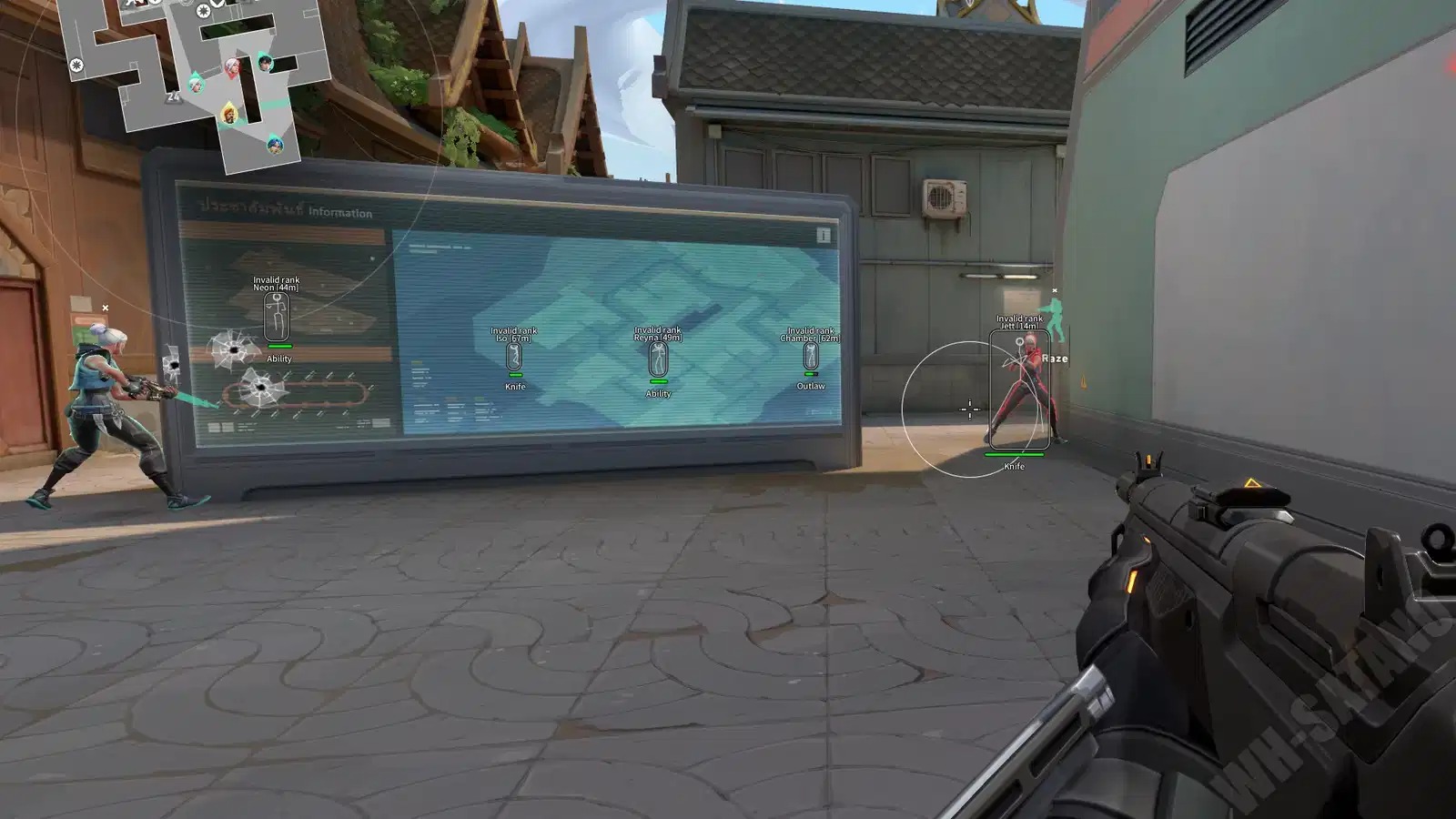
Task: Click the 'Outlaw' weapon label under Chamber
Action: point(811,385)
